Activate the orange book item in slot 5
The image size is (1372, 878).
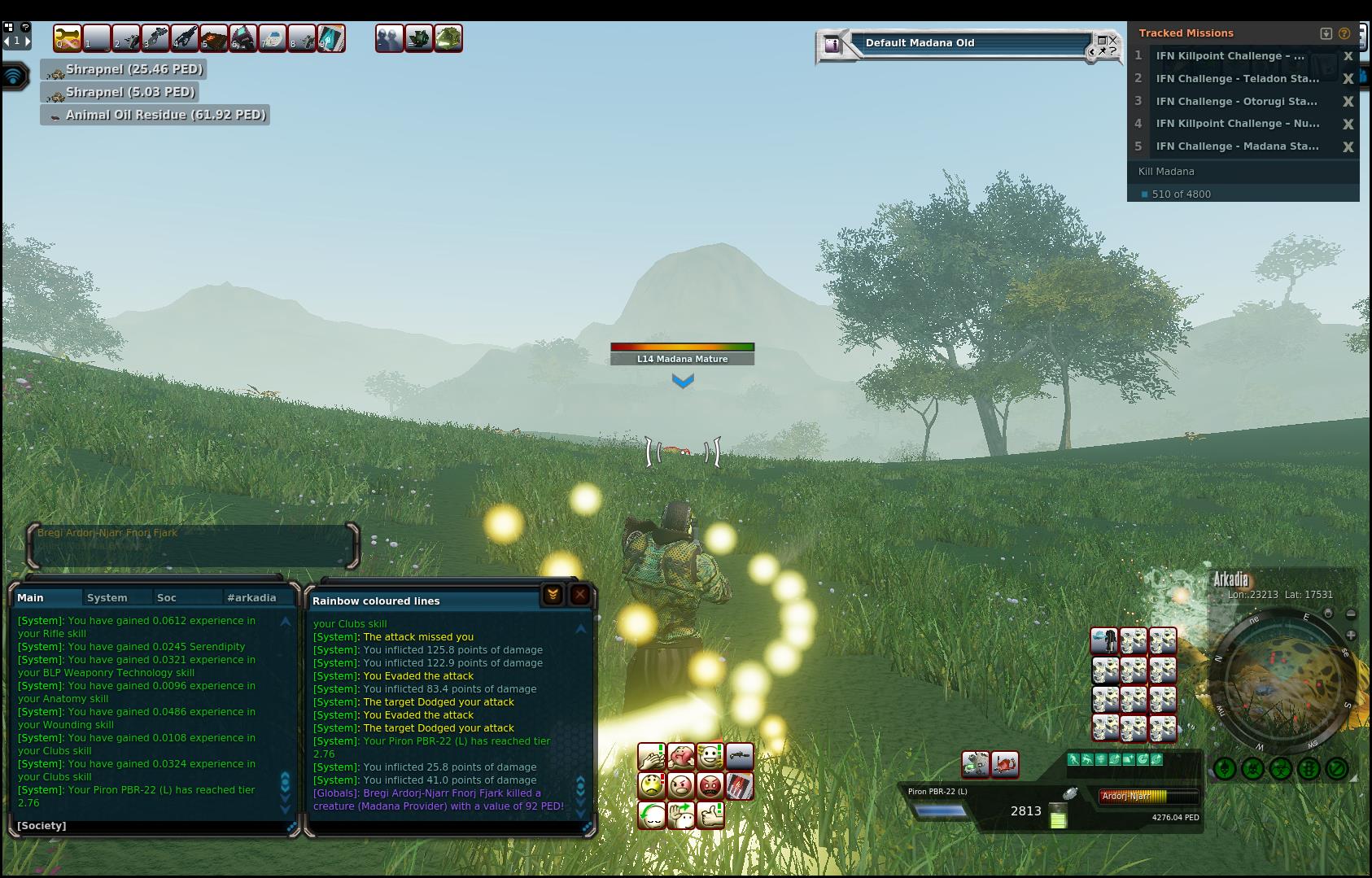[x=214, y=38]
